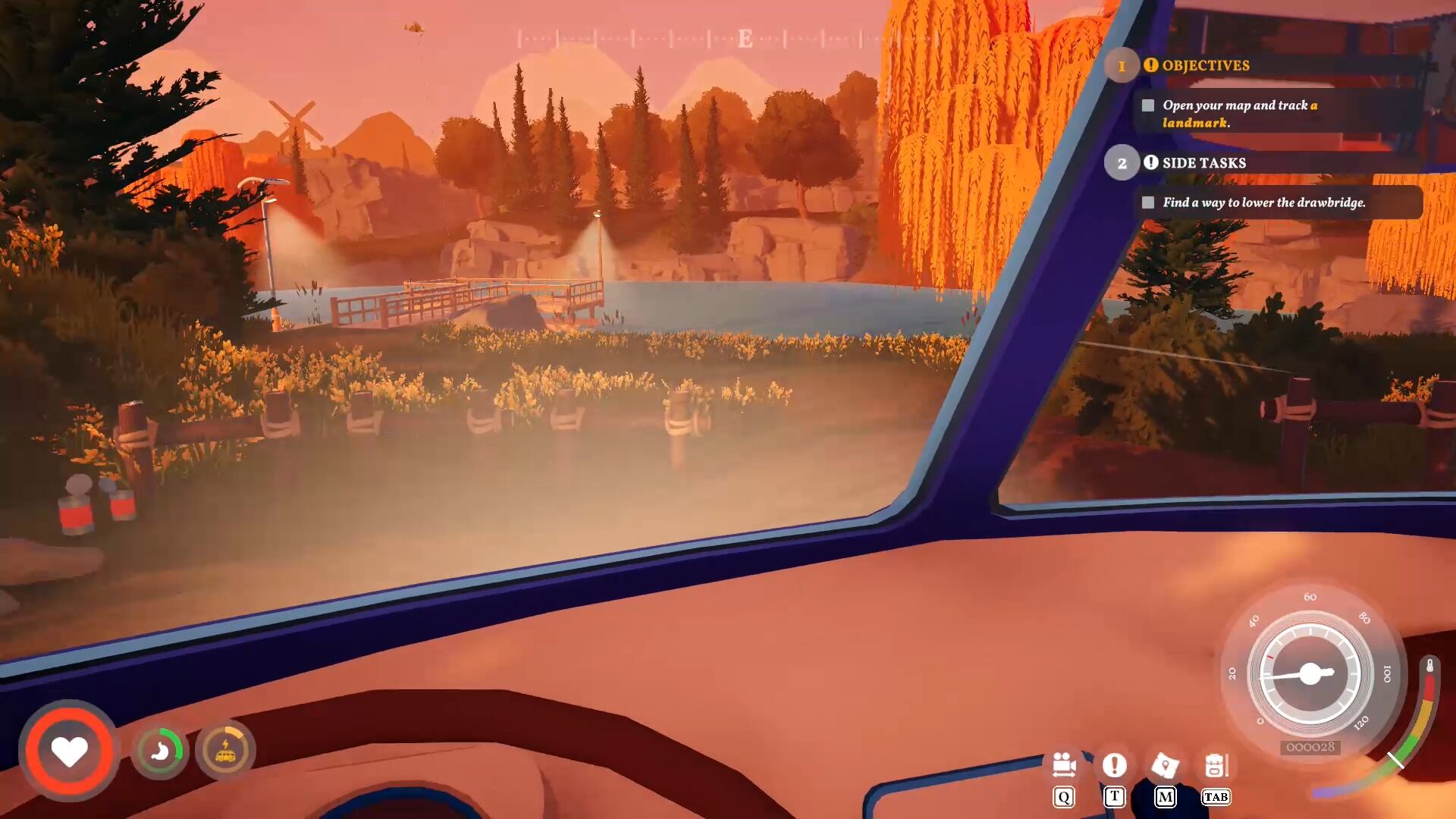Open the objectives exclamation mark icon

tap(1114, 765)
